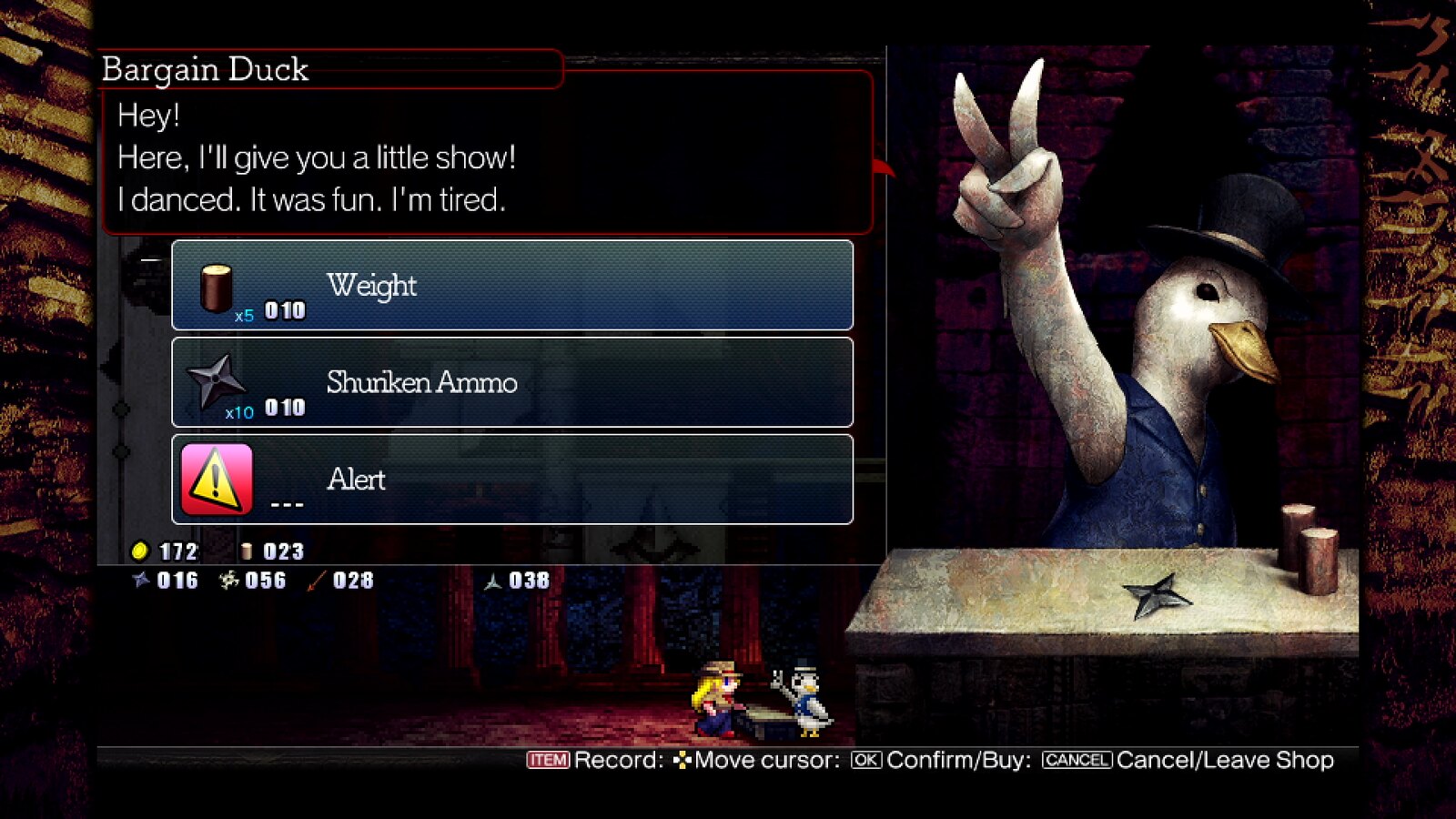Select the red Alert warning icon
The width and height of the screenshot is (1456, 819).
216,477
